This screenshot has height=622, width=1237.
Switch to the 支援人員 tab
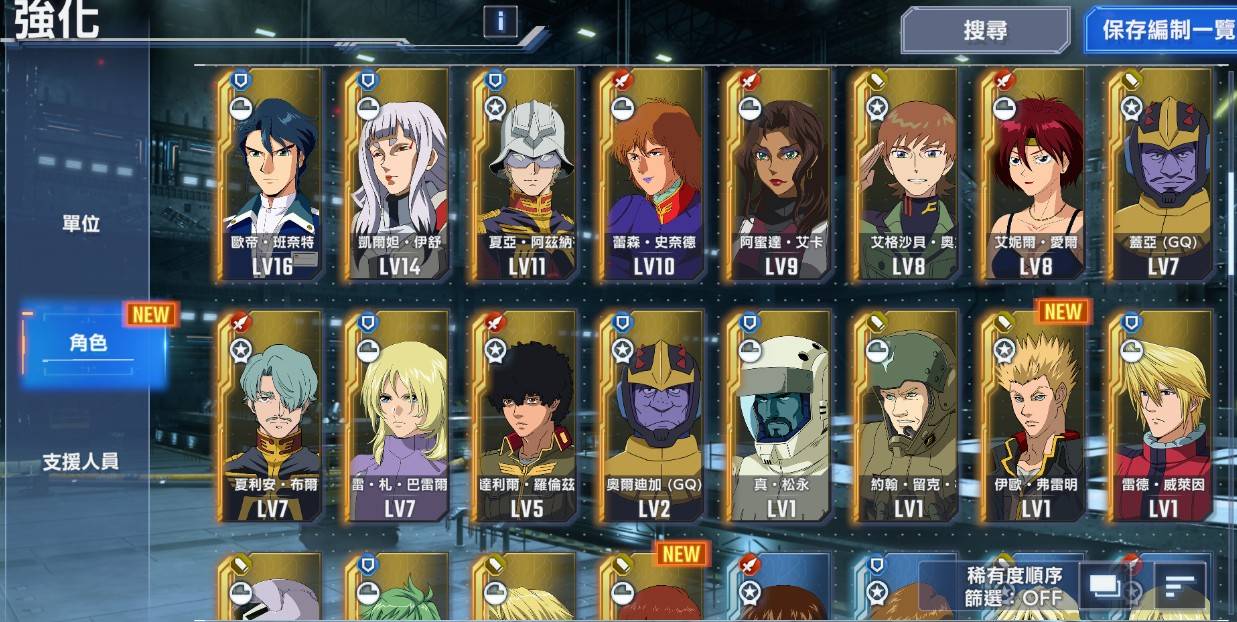tap(81, 462)
